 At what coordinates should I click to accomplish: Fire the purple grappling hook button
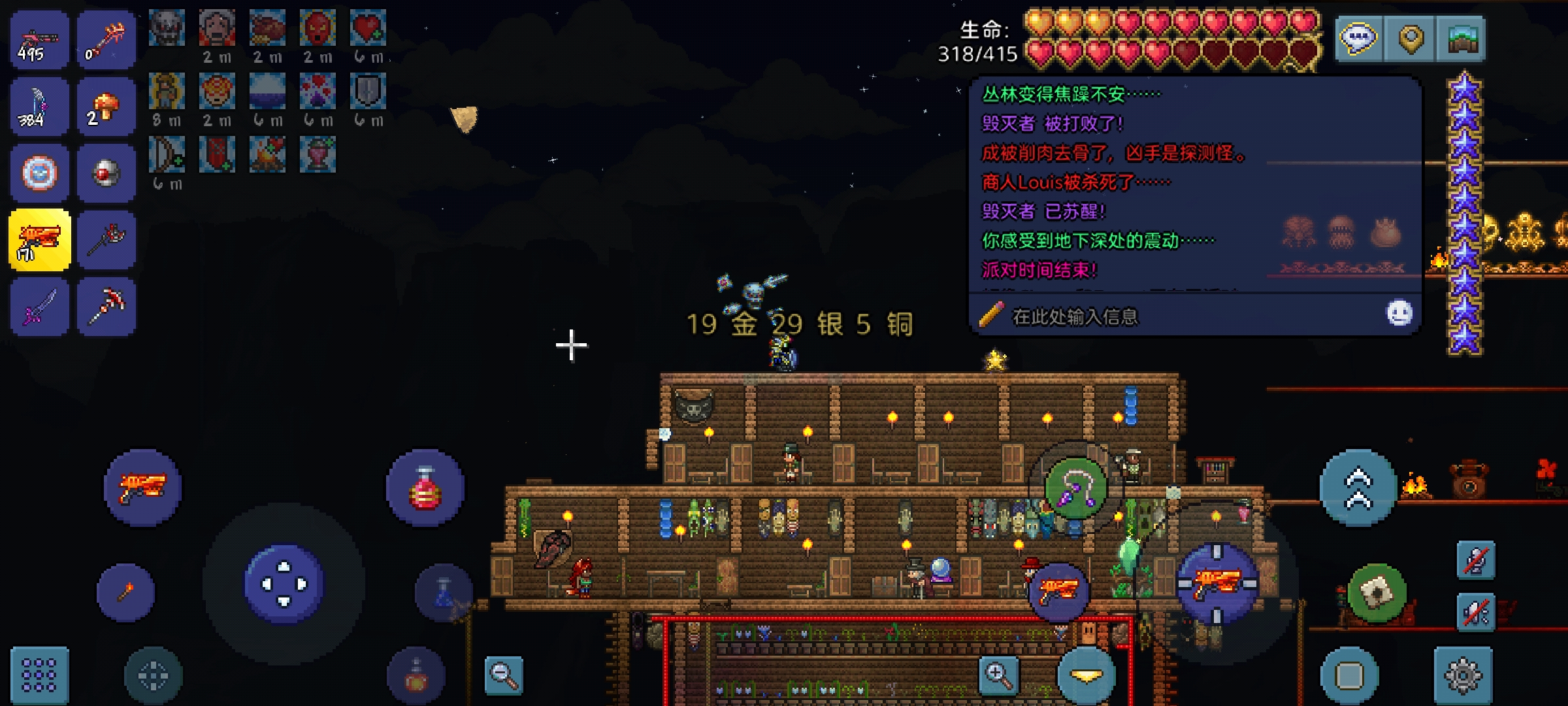1075,488
